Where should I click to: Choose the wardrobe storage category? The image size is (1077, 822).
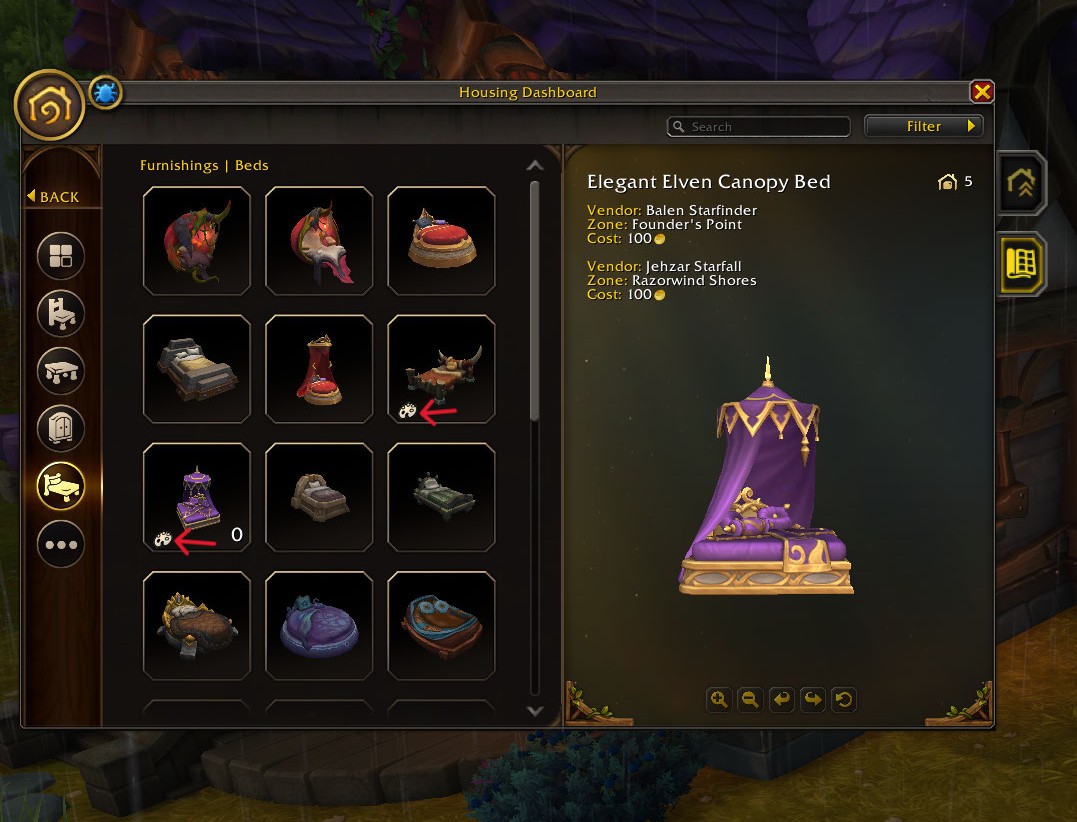tap(61, 429)
